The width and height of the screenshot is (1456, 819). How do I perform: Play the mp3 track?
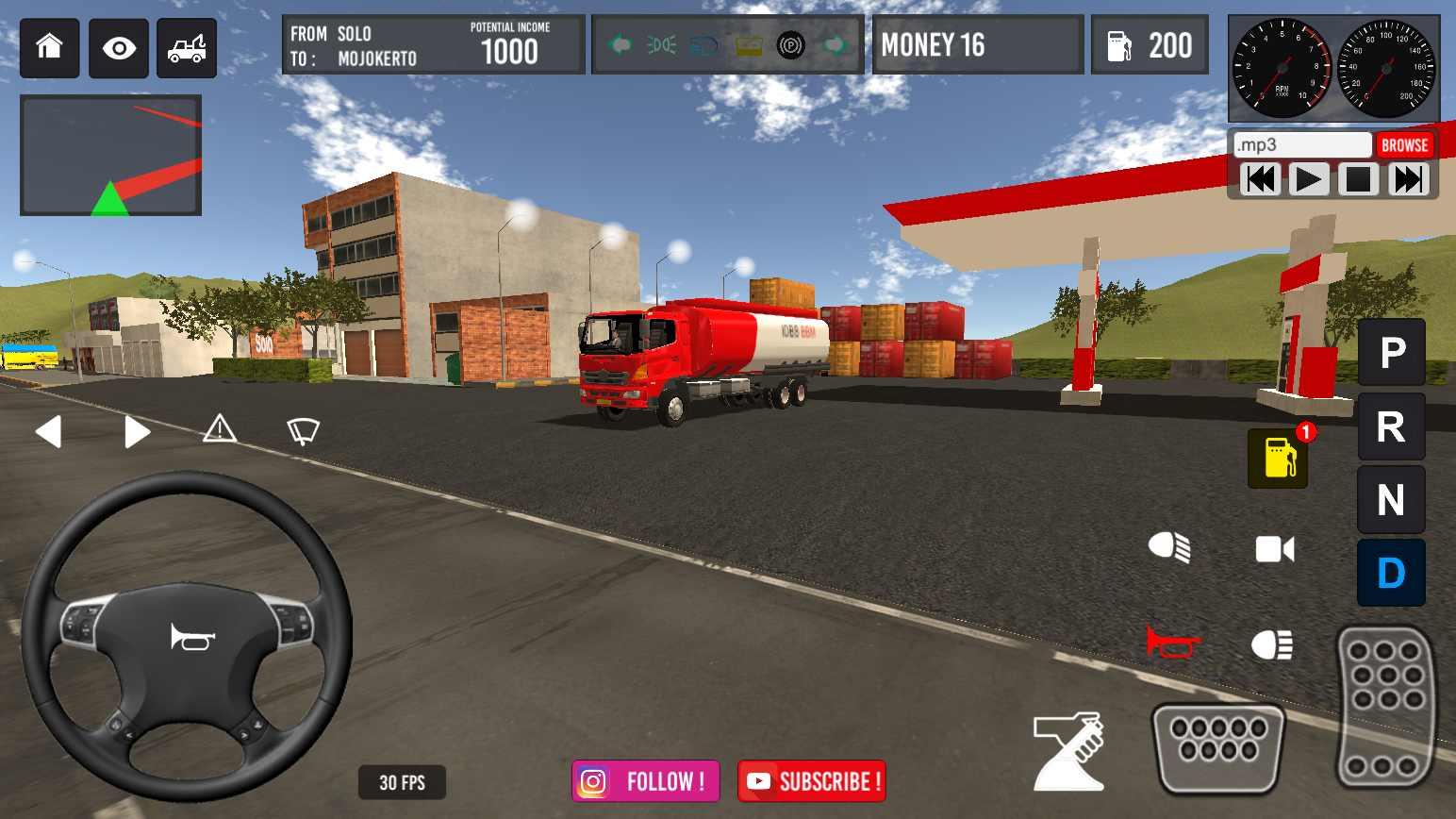point(1308,179)
